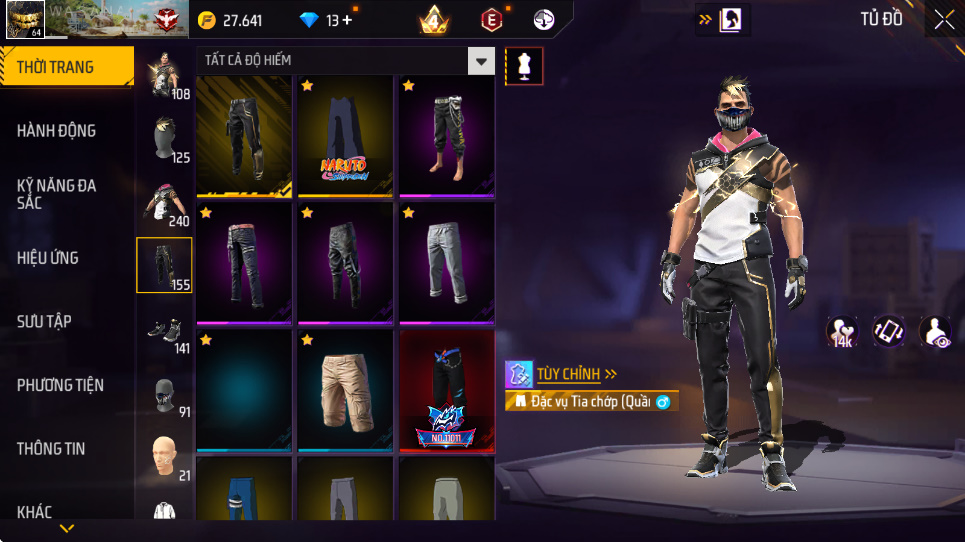Go to the Sưu Tập section
This screenshot has height=542, width=965.
[45, 321]
